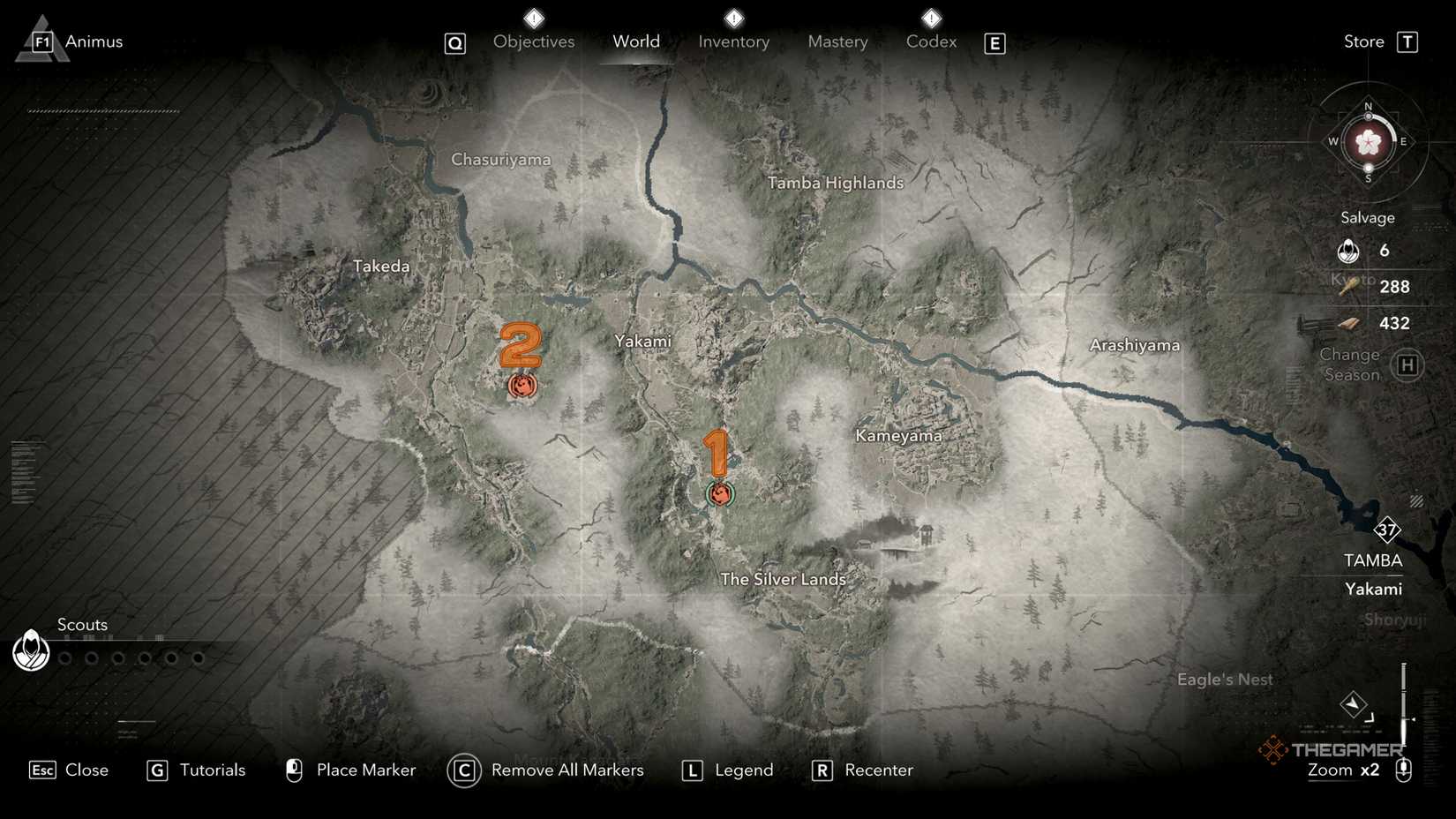Open the Mastery tab
The image size is (1456, 819).
point(837,41)
